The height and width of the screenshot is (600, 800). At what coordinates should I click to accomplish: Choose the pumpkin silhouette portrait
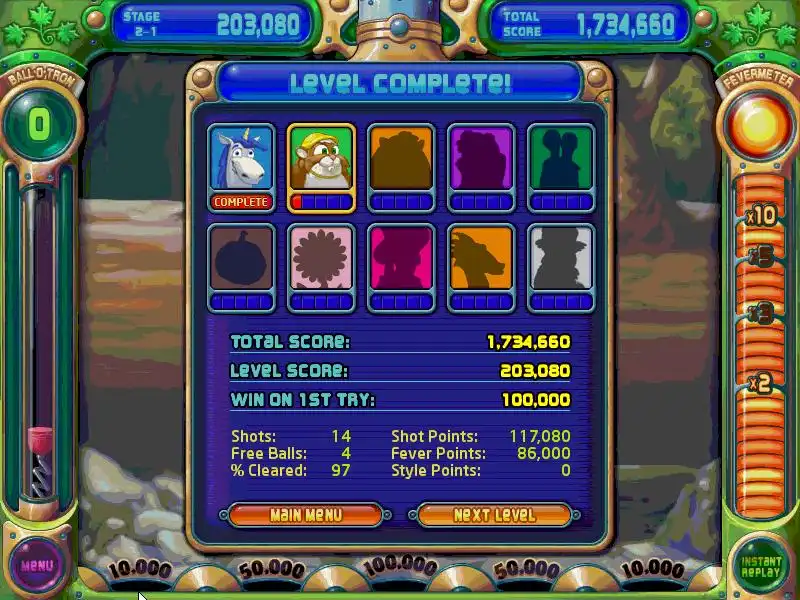pyautogui.click(x=241, y=260)
